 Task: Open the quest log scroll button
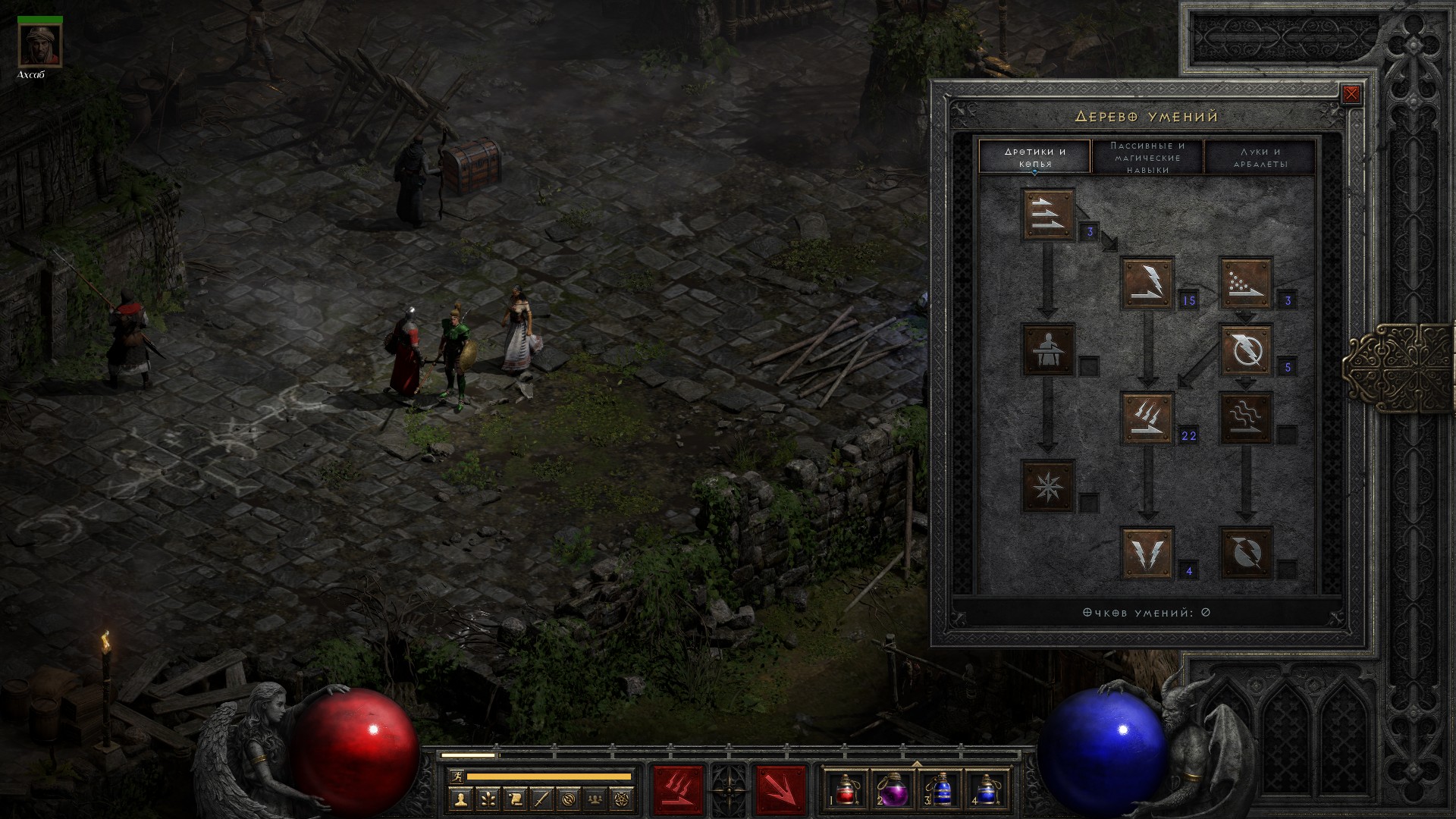click(514, 799)
